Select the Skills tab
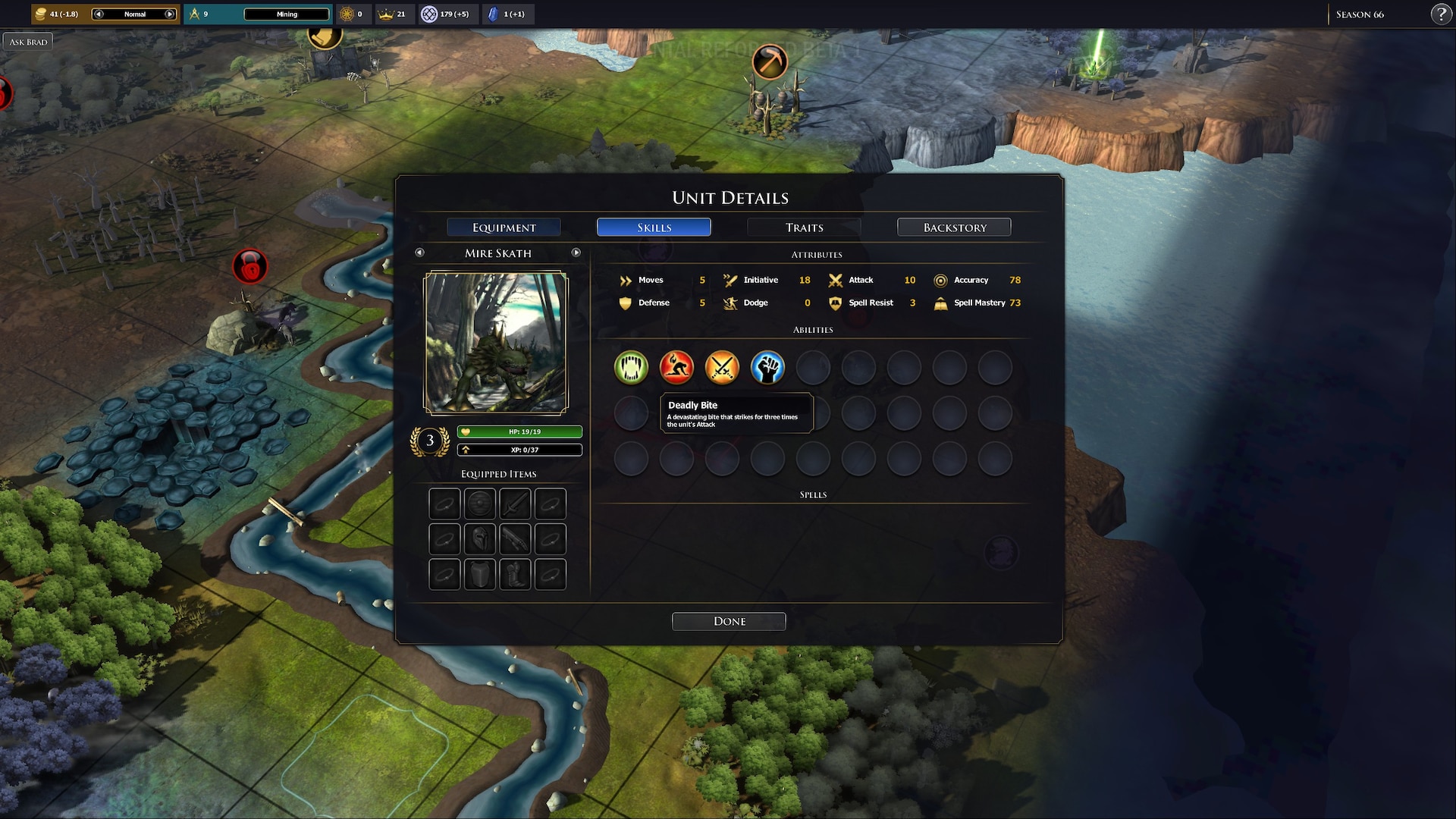1456x819 pixels. 654,227
